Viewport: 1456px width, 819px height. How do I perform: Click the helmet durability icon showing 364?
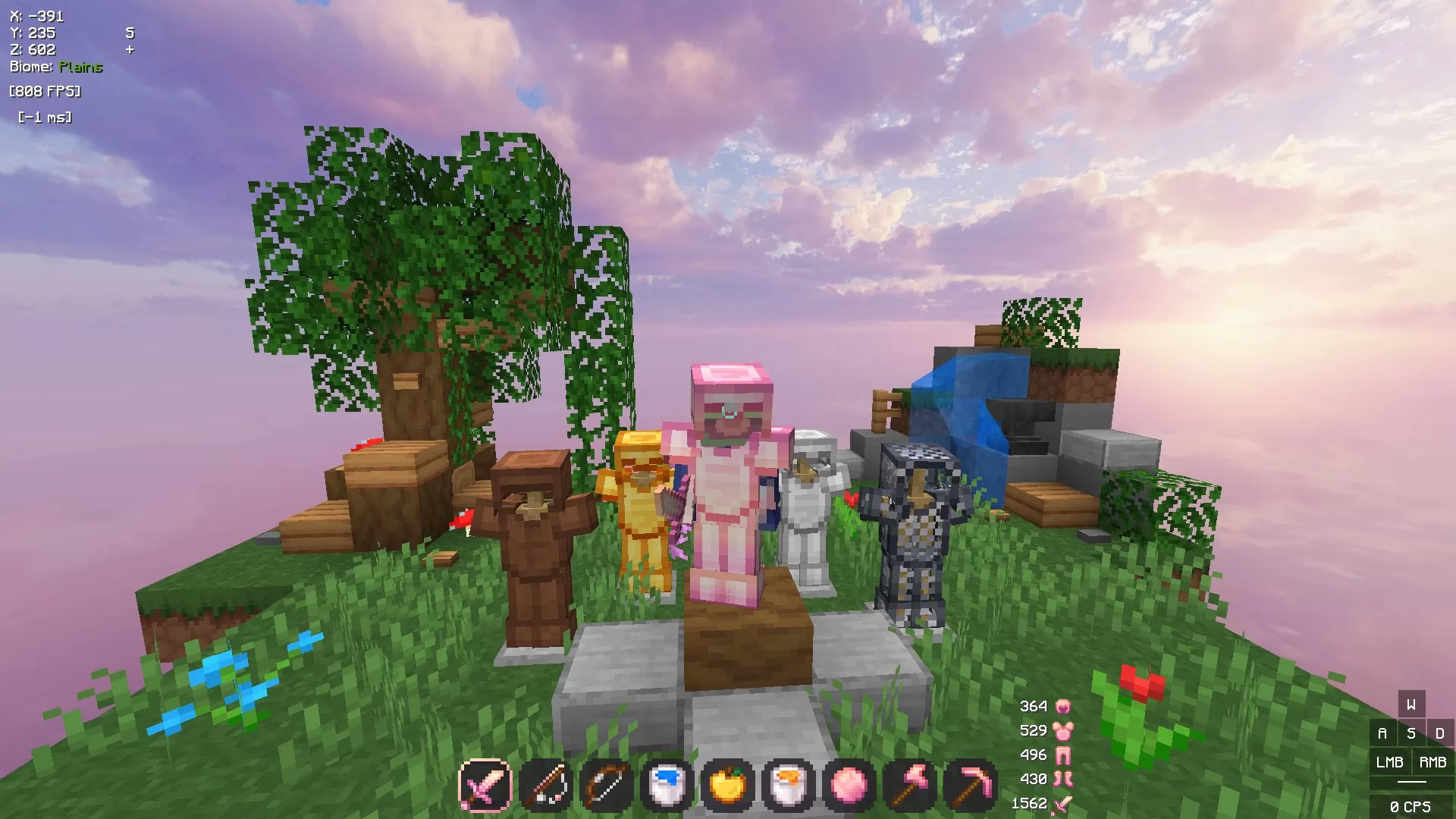tap(1064, 705)
